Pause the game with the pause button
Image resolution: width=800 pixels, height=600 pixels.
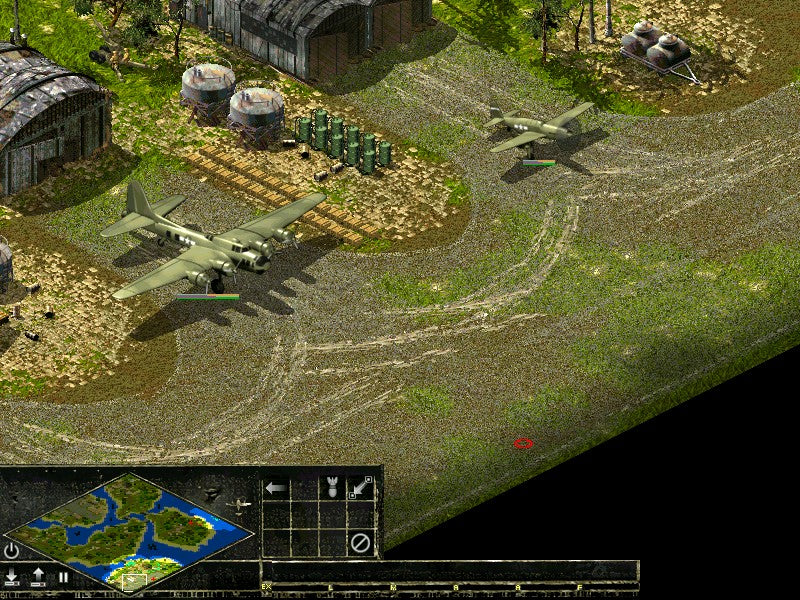click(63, 577)
